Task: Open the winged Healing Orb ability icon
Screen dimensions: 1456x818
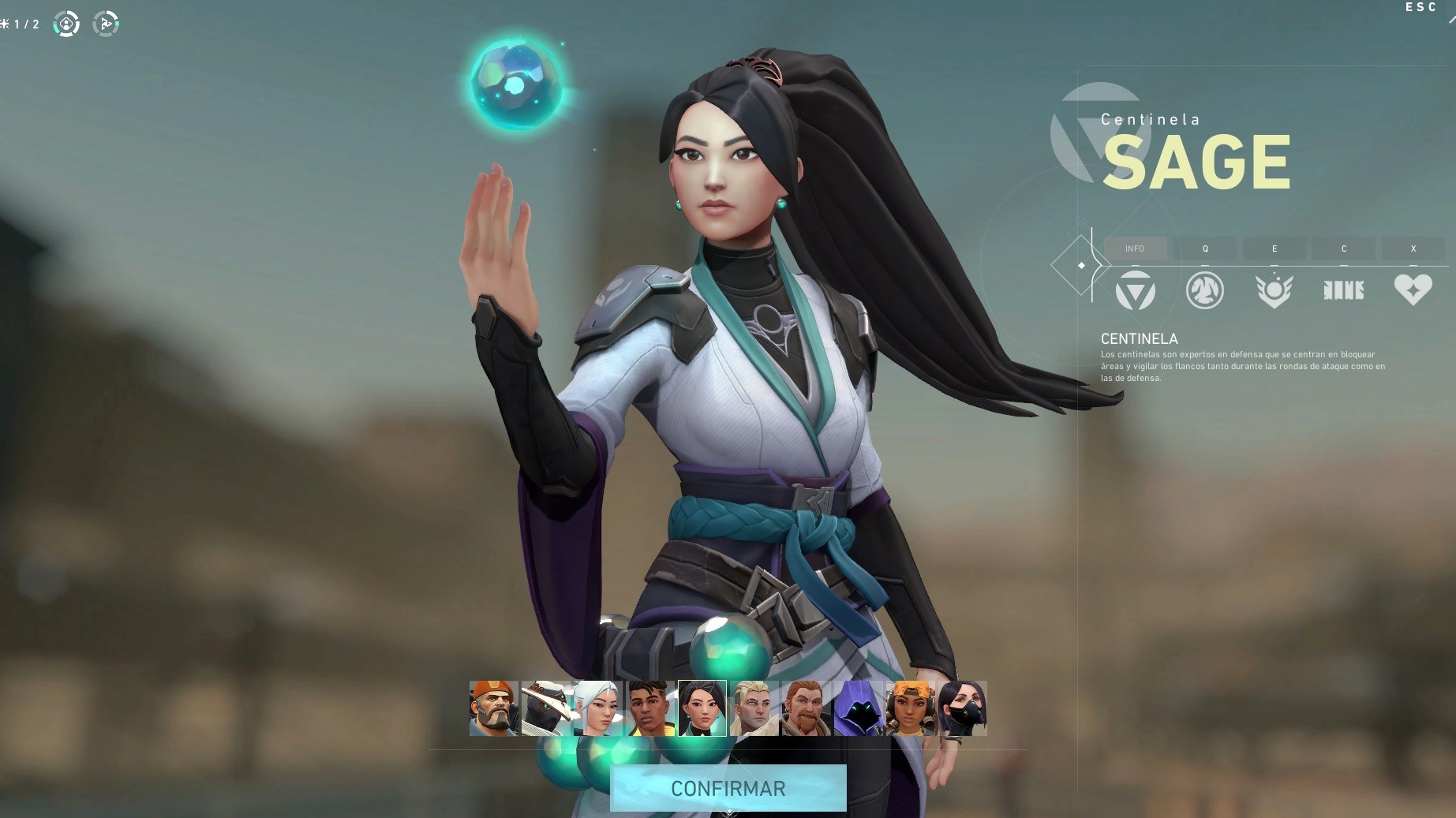Action: [x=1274, y=290]
